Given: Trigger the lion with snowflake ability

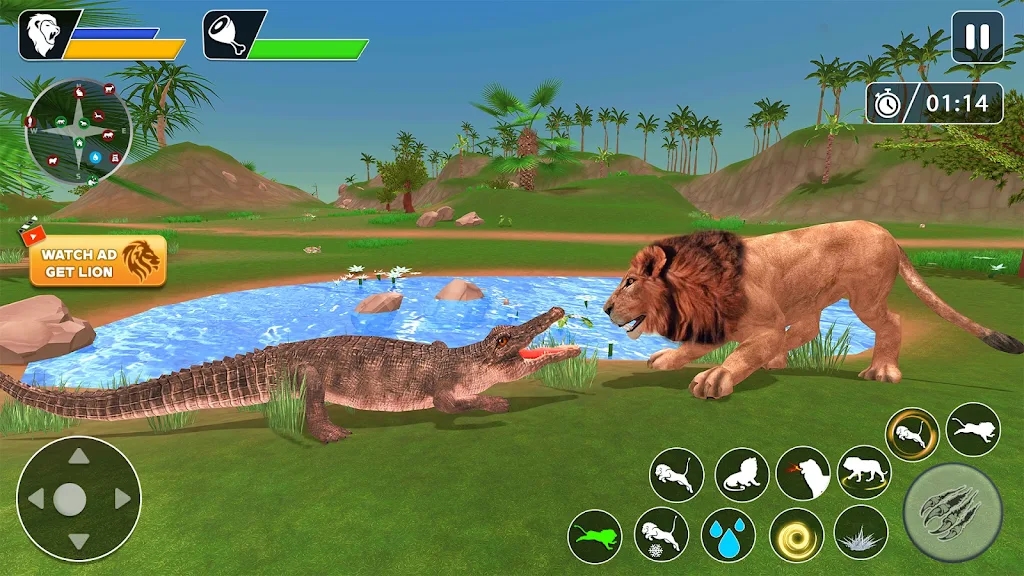Looking at the screenshot, I should [x=661, y=536].
